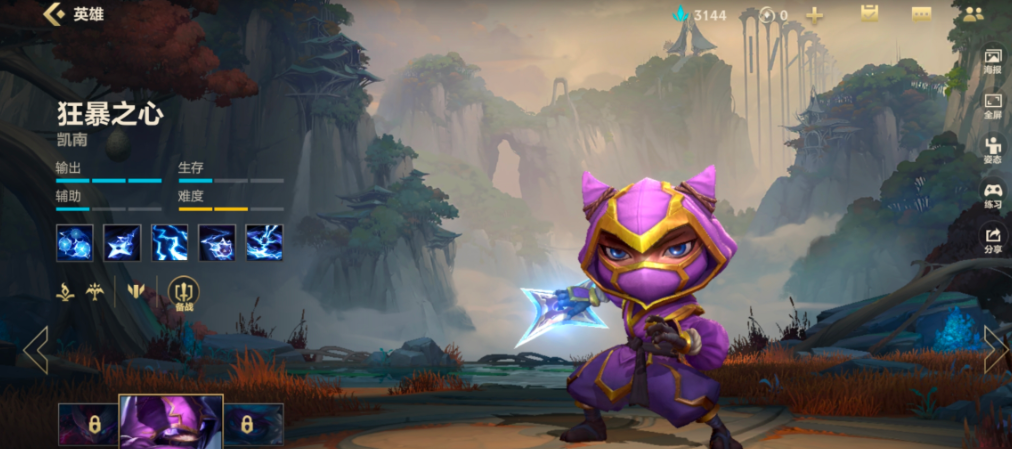The width and height of the screenshot is (1012, 449).
Task: Open the friends list icon
Action: pos(973,14)
